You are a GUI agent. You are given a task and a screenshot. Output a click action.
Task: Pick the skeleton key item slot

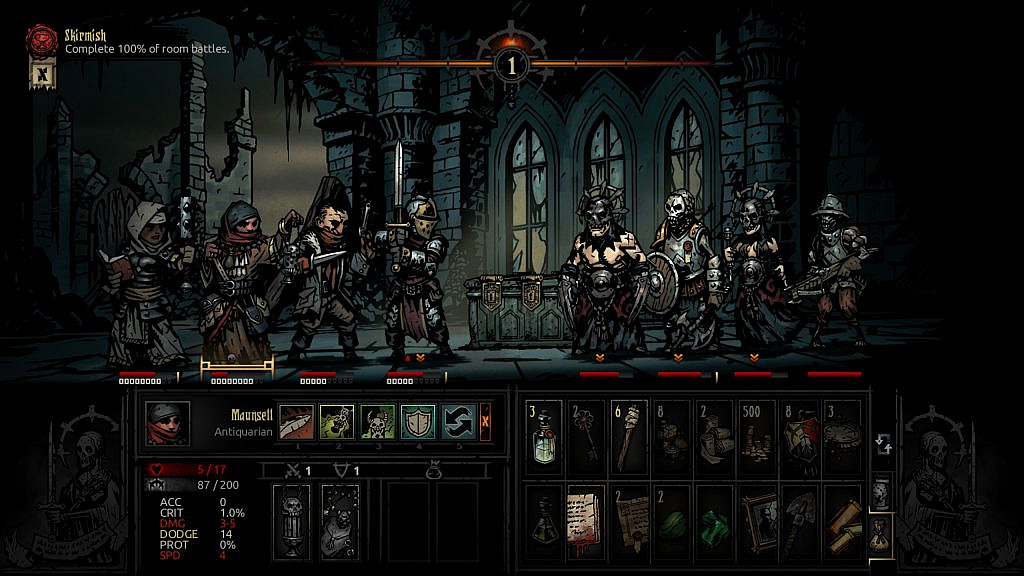pos(586,431)
